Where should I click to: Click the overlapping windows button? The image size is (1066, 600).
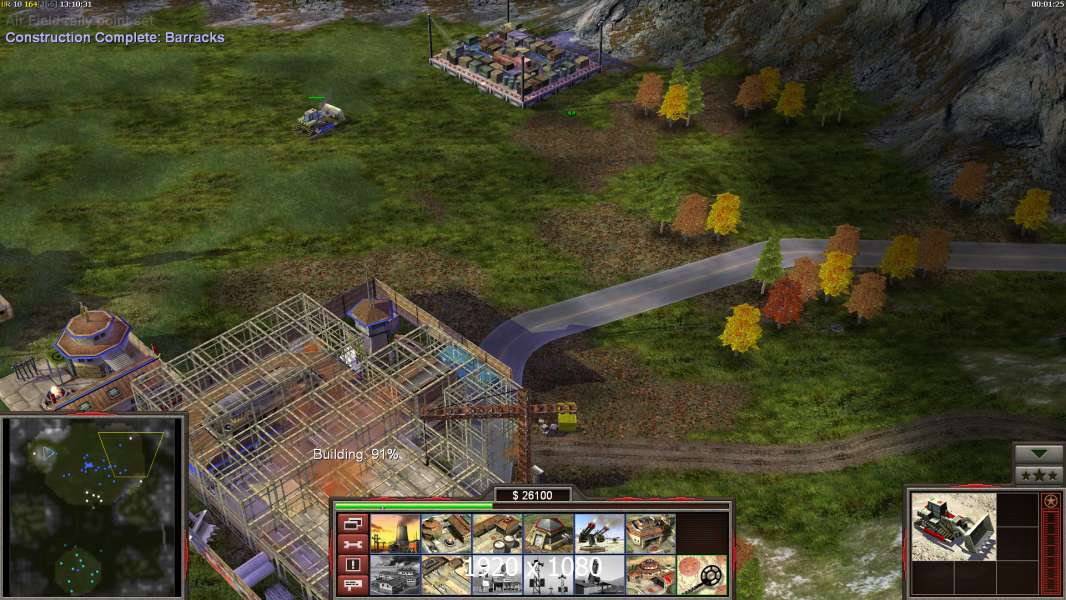coord(351,524)
